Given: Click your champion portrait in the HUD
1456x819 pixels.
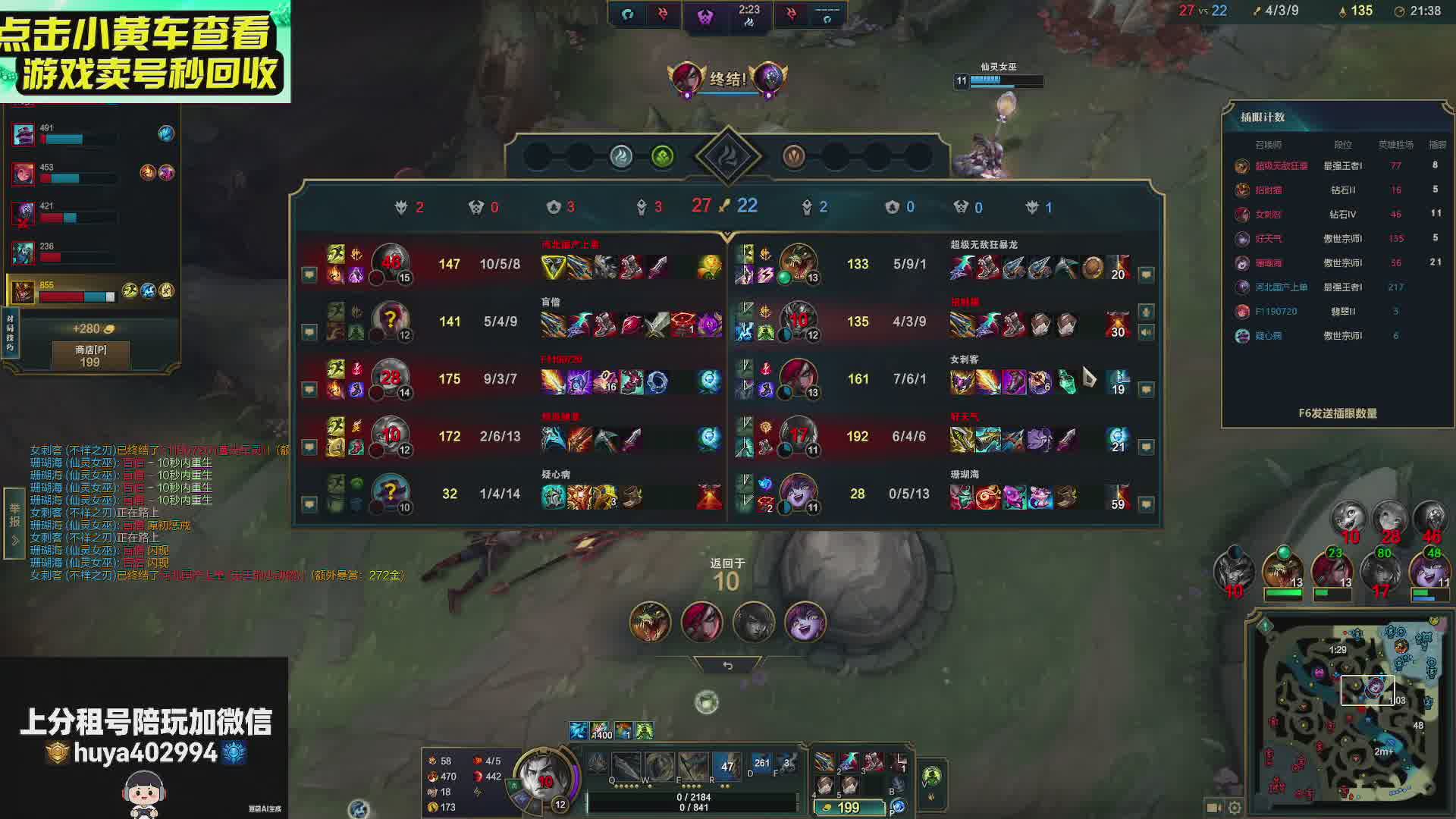Looking at the screenshot, I should coord(543,776).
